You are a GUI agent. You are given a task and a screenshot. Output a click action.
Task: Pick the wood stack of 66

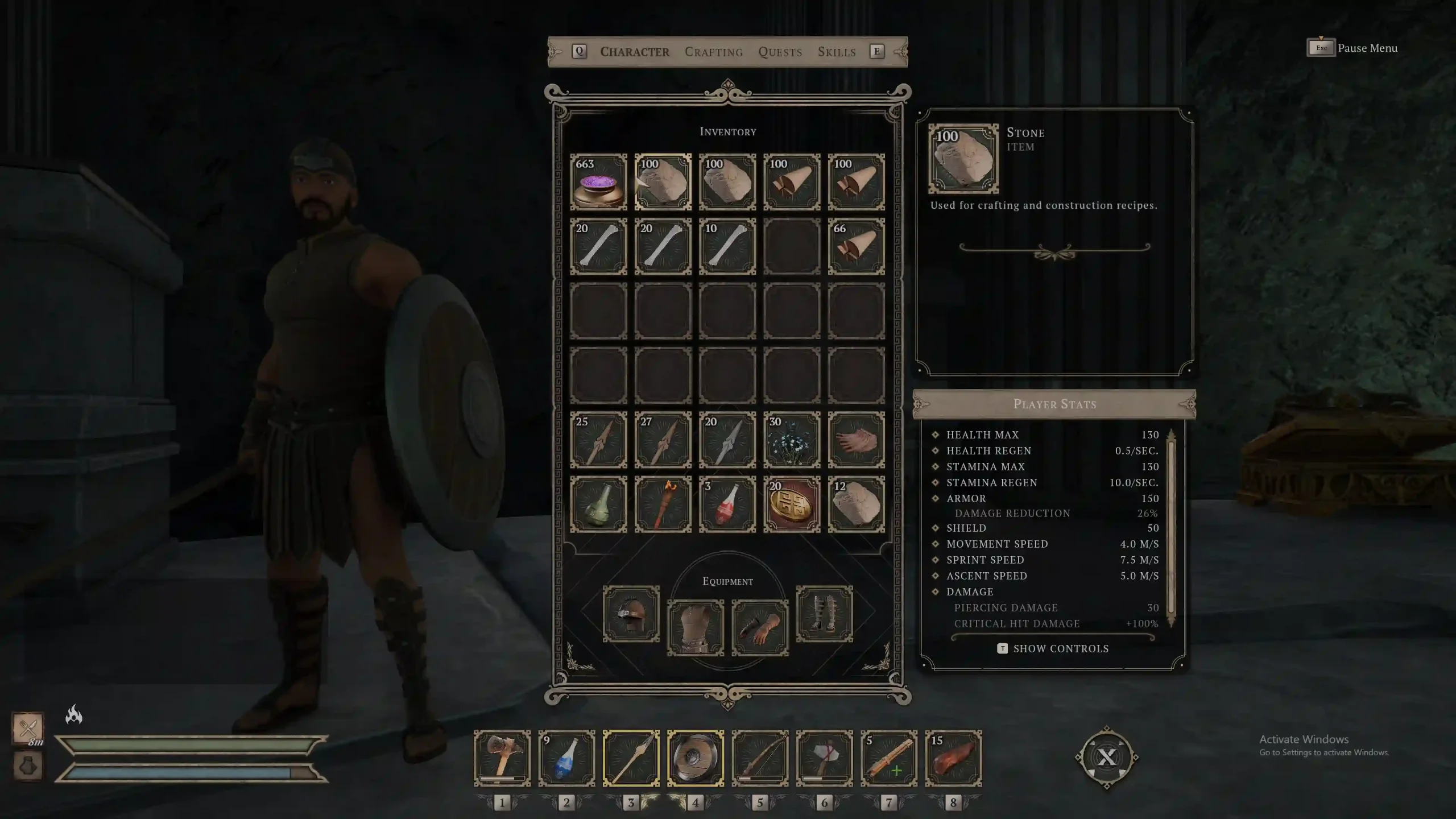pos(856,246)
